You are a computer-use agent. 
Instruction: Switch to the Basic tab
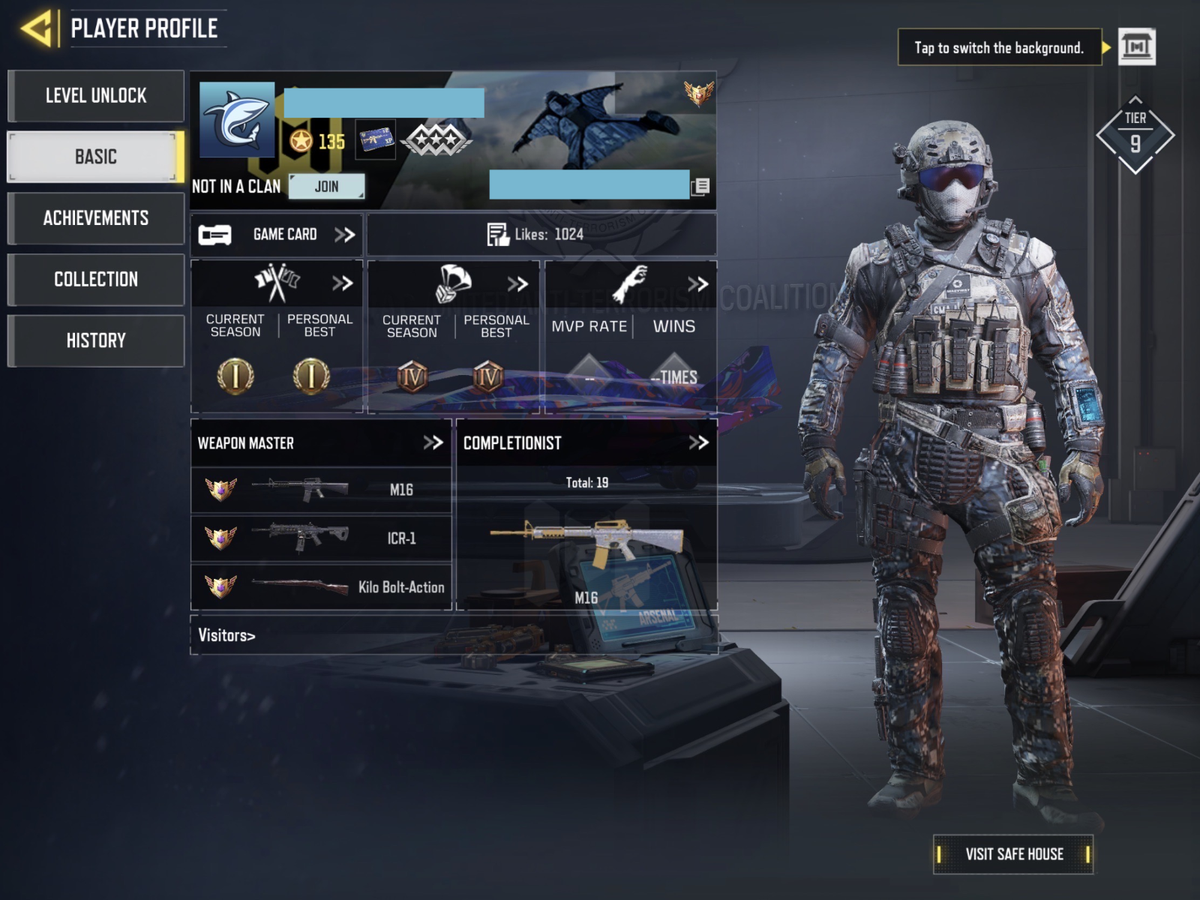click(x=96, y=157)
